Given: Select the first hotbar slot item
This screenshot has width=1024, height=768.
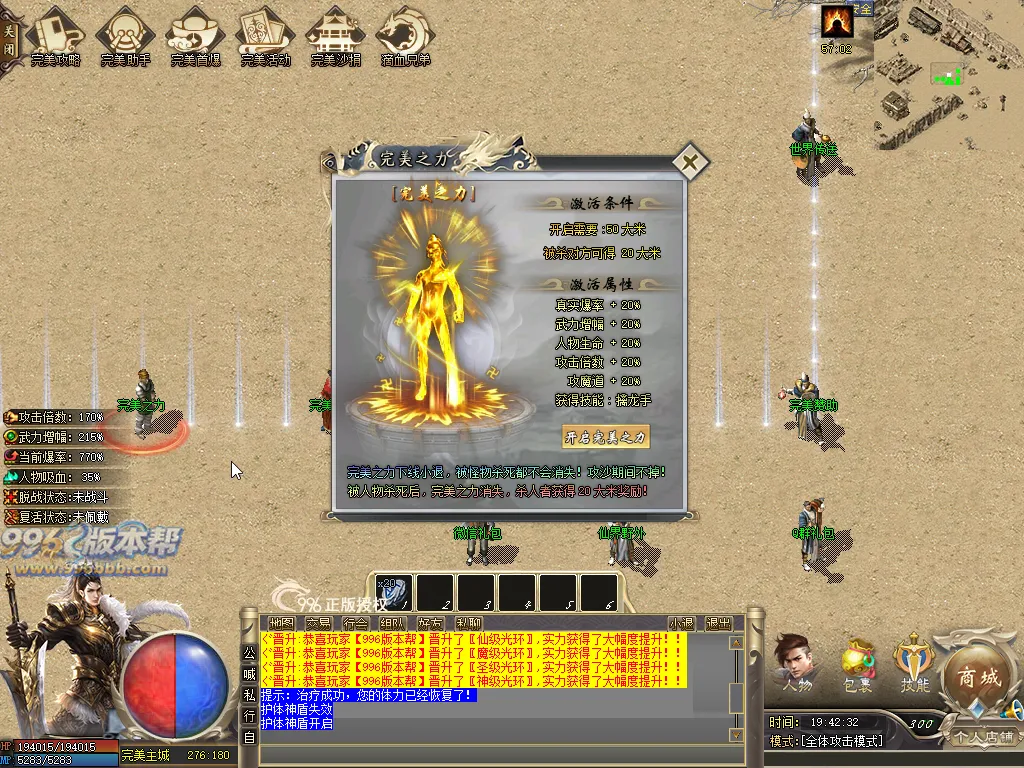Looking at the screenshot, I should click(x=395, y=592).
